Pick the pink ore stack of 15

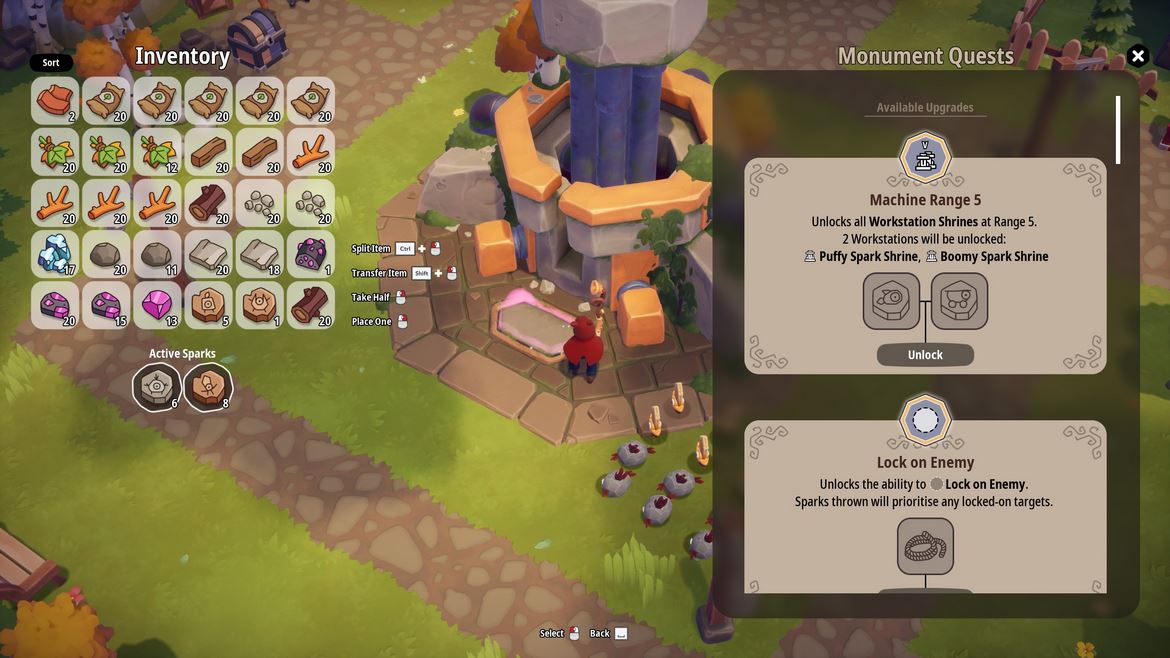coord(106,305)
